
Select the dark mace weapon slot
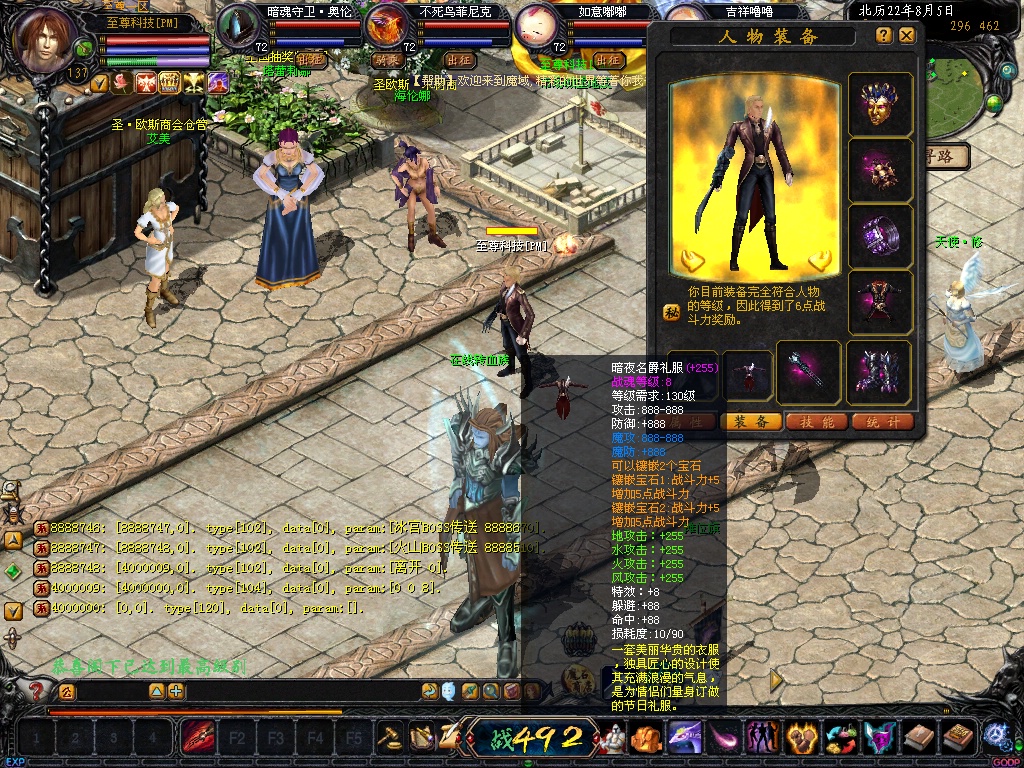pyautogui.click(x=808, y=372)
